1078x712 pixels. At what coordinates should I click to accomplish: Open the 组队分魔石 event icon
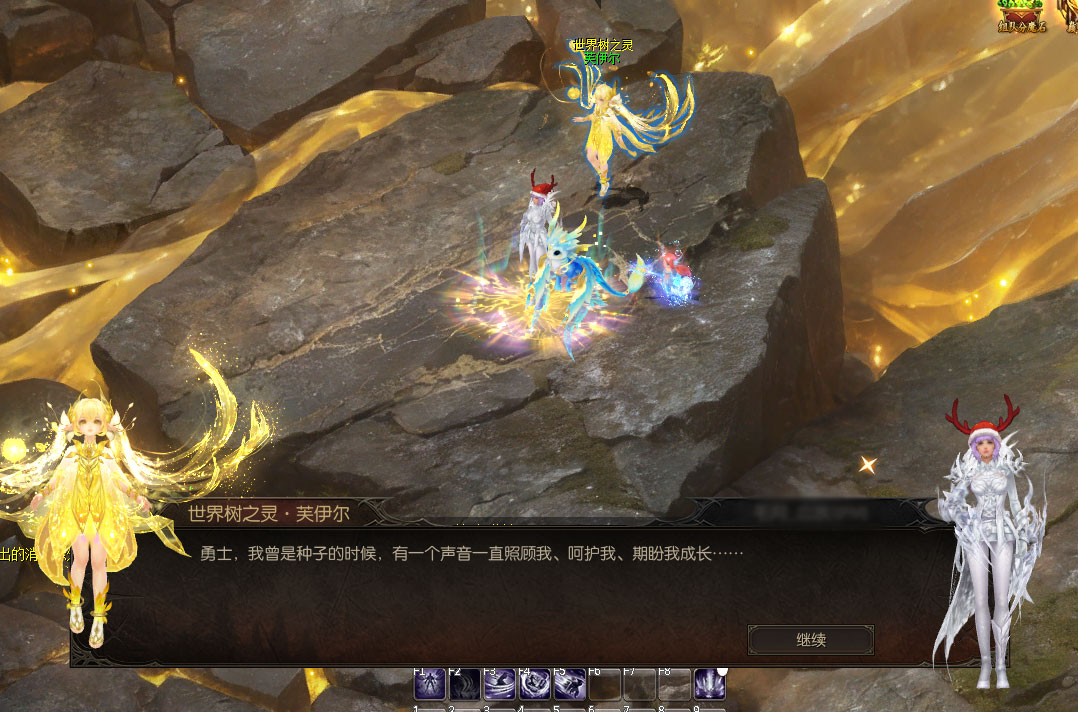pos(1020,14)
